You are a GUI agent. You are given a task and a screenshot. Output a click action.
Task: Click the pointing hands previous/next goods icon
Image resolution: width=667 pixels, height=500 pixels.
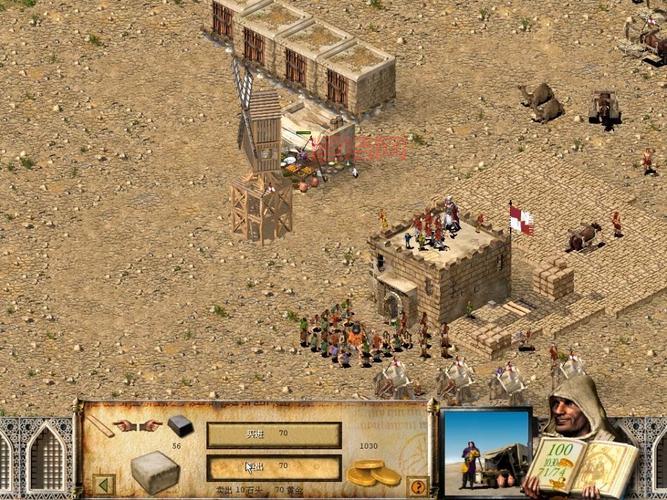click(x=138, y=425)
